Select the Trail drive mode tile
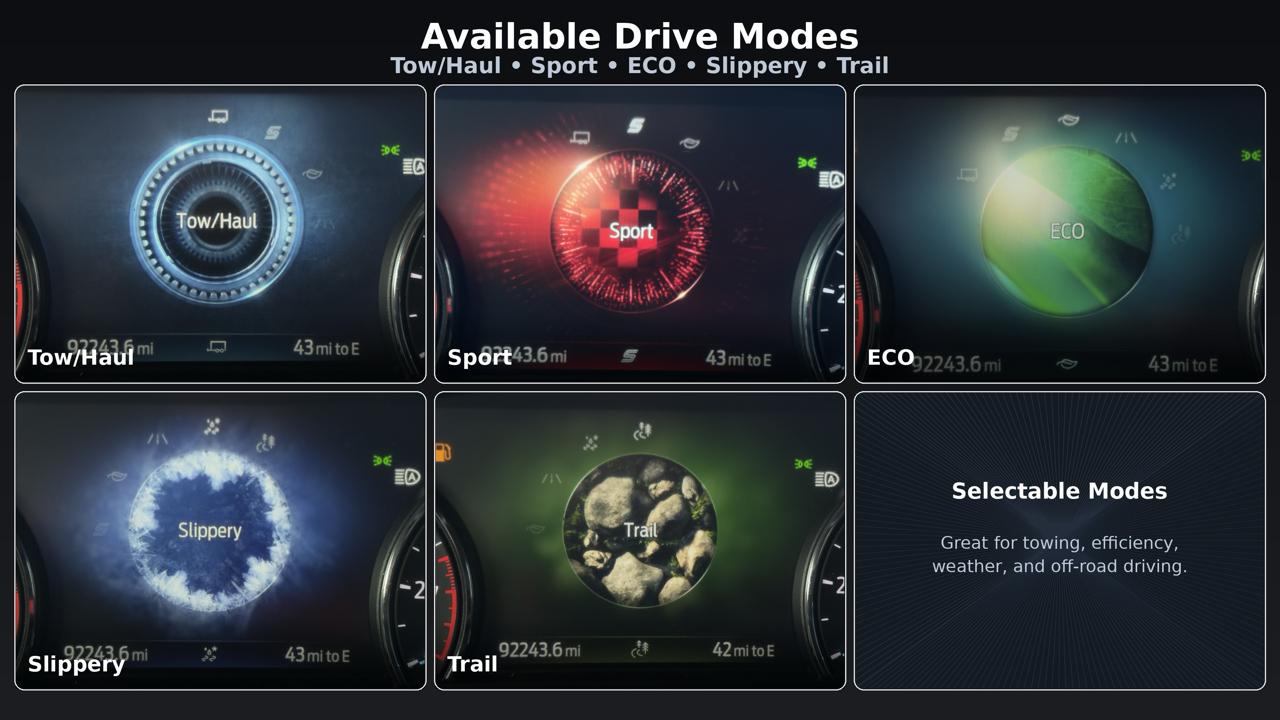This screenshot has height=720, width=1280. point(640,540)
